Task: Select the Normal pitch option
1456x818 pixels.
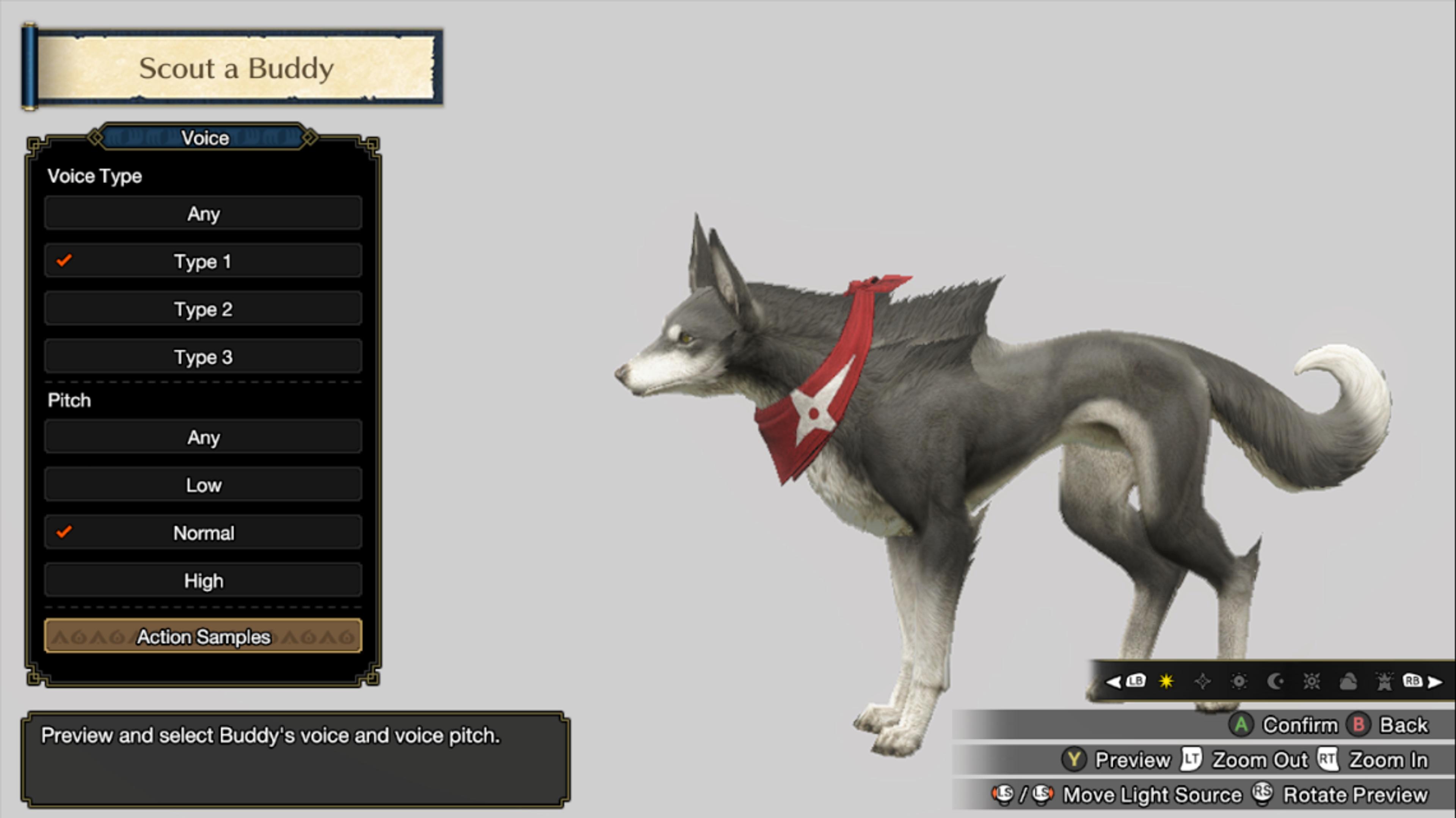Action: [x=203, y=532]
